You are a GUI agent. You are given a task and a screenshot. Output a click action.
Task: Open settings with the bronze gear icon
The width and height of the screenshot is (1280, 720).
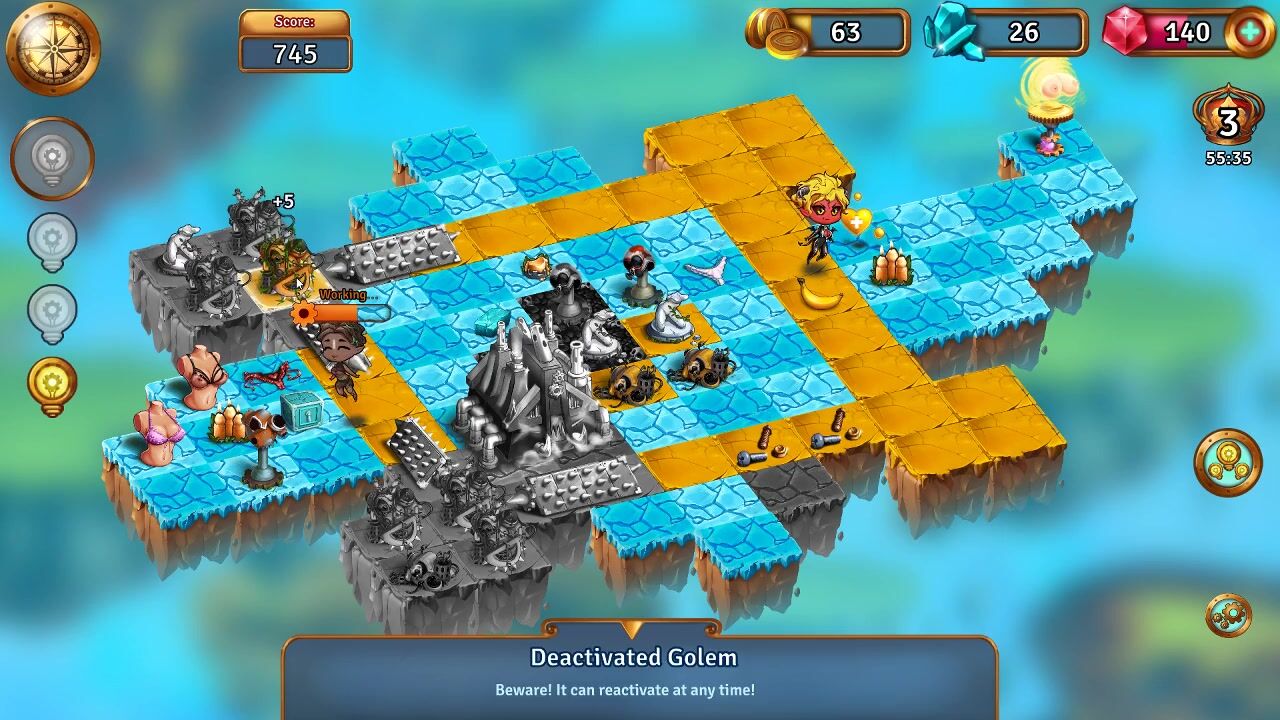1228,615
